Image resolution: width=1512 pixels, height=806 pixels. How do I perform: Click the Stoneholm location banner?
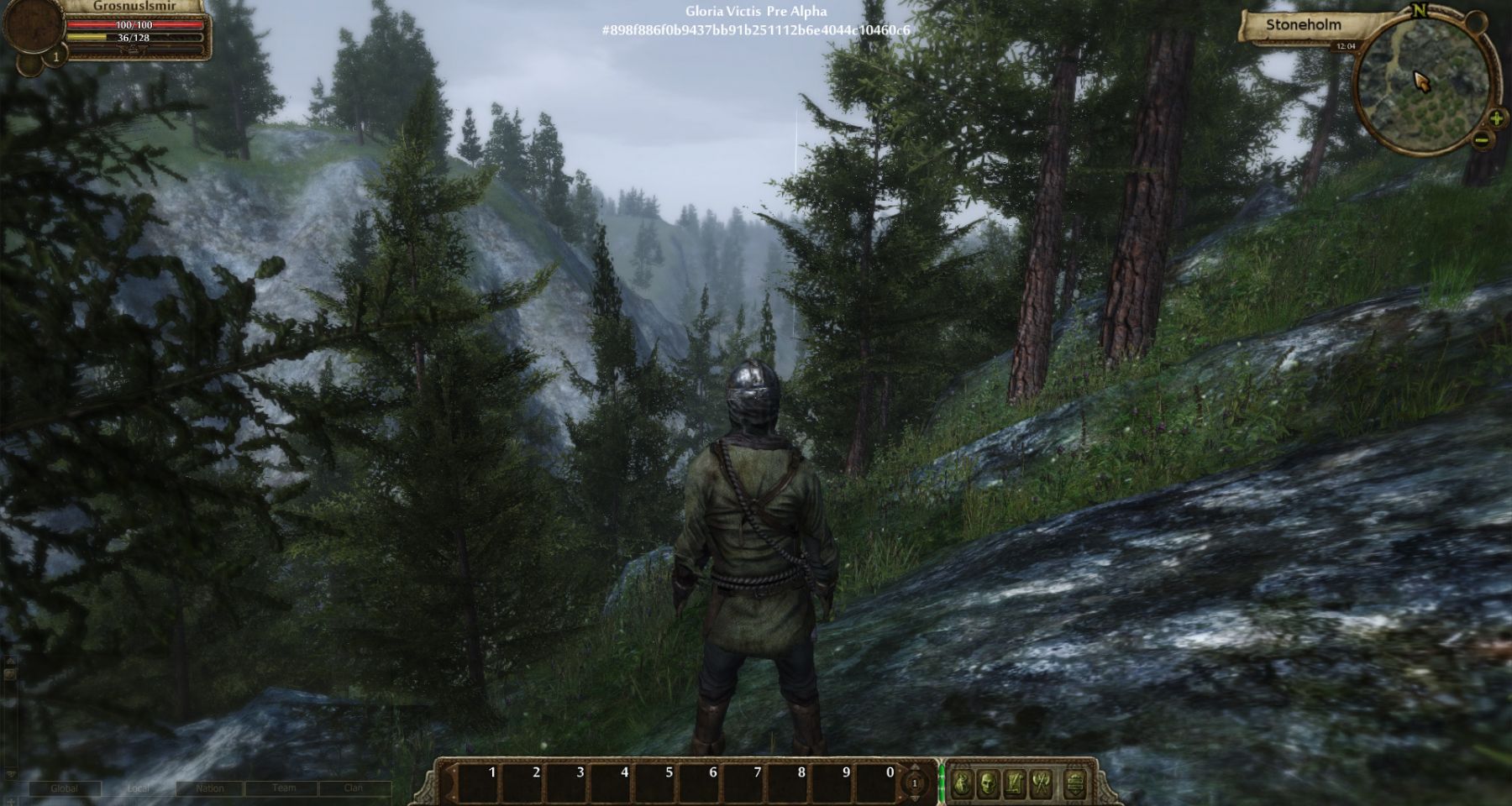1303,25
